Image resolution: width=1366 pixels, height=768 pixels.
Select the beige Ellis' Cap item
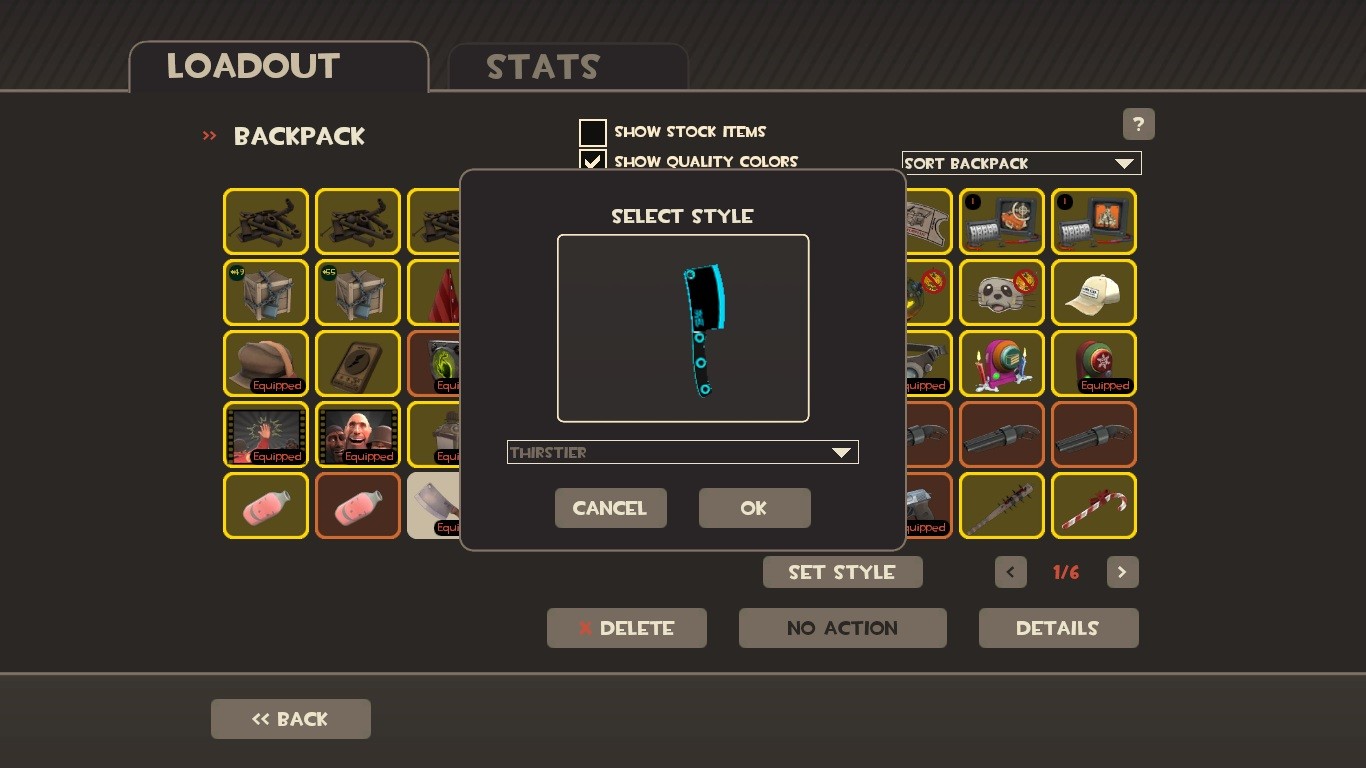point(1093,292)
